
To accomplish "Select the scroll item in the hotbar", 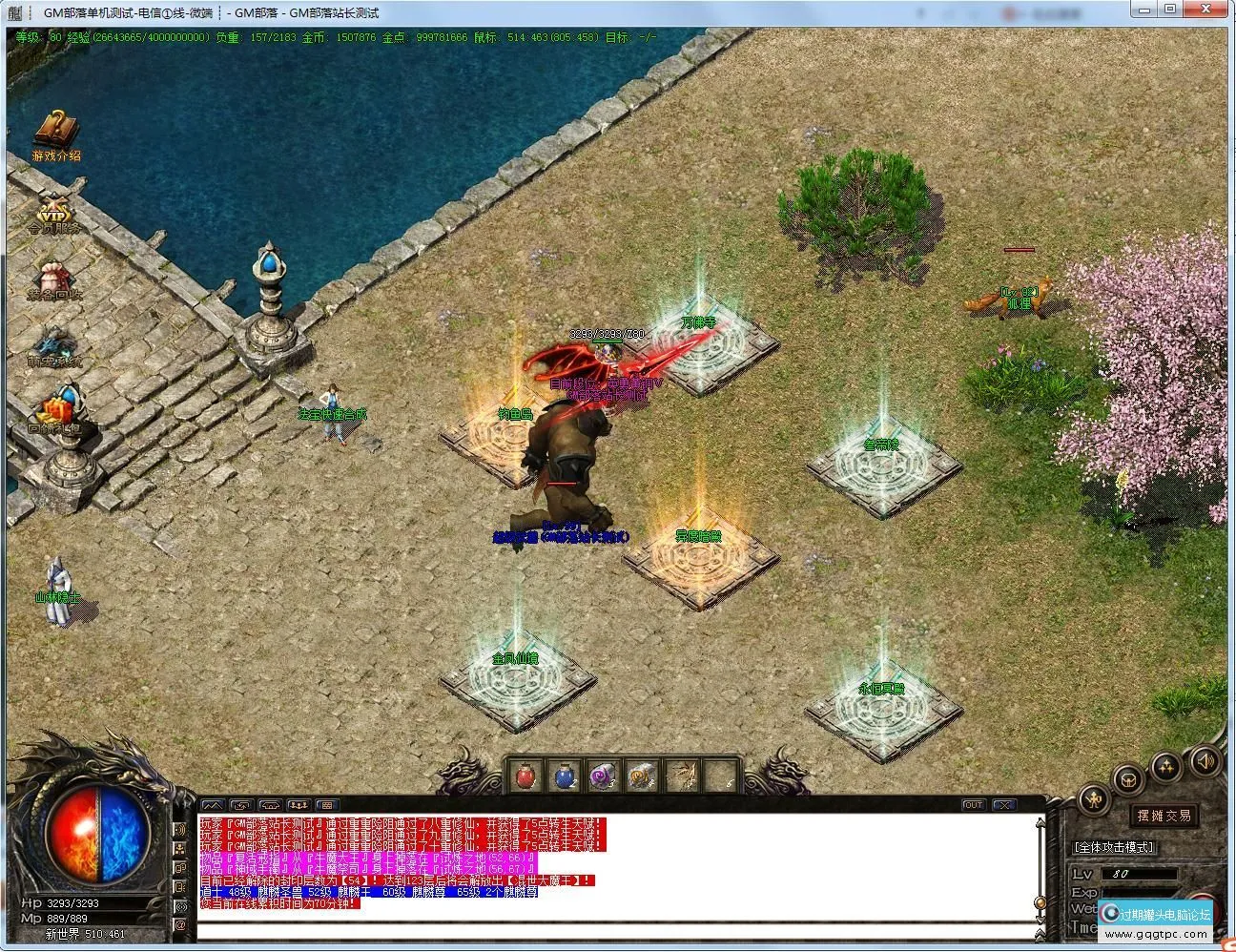I will 641,776.
